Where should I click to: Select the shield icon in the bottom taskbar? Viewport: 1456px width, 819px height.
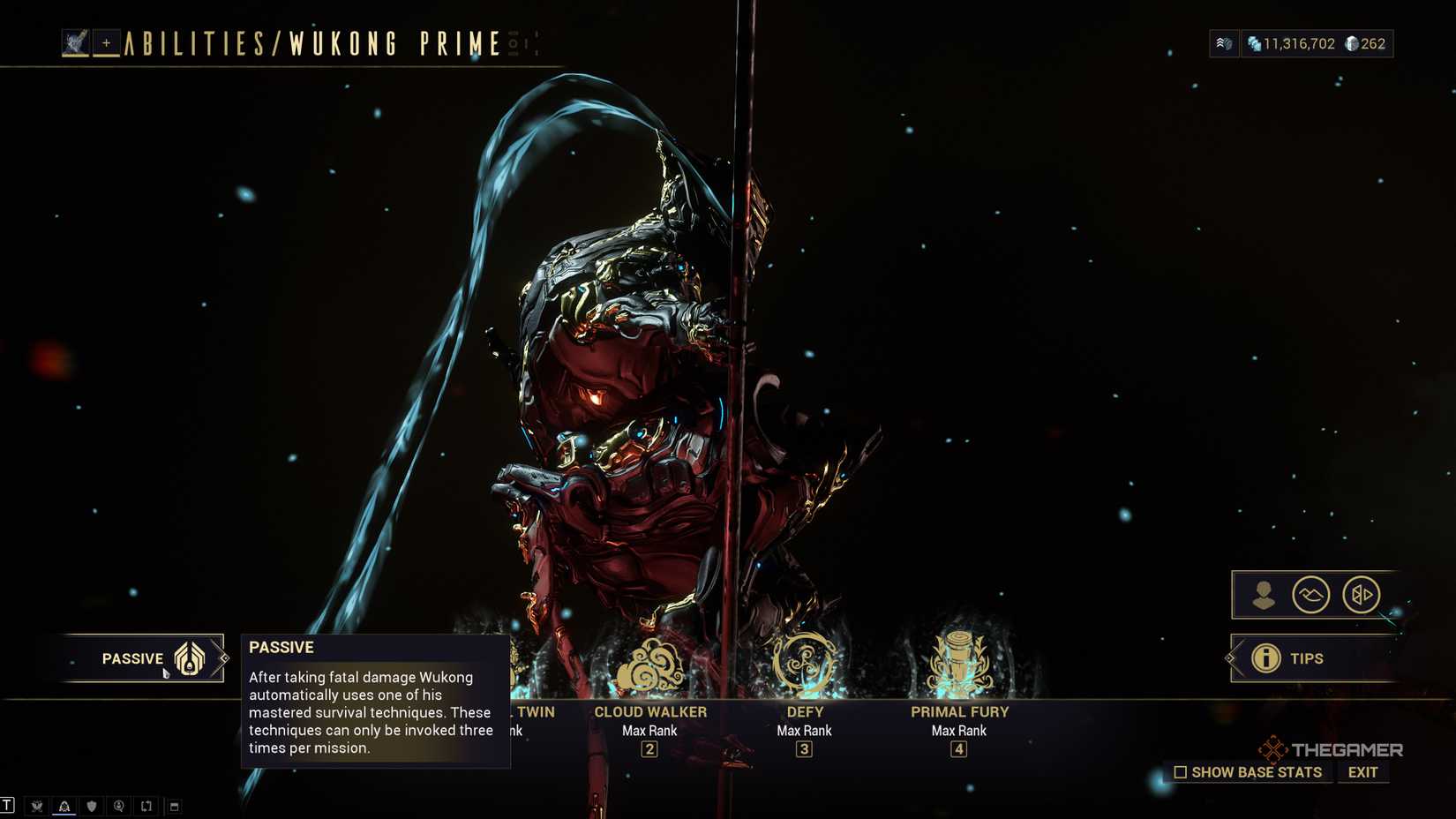92,805
